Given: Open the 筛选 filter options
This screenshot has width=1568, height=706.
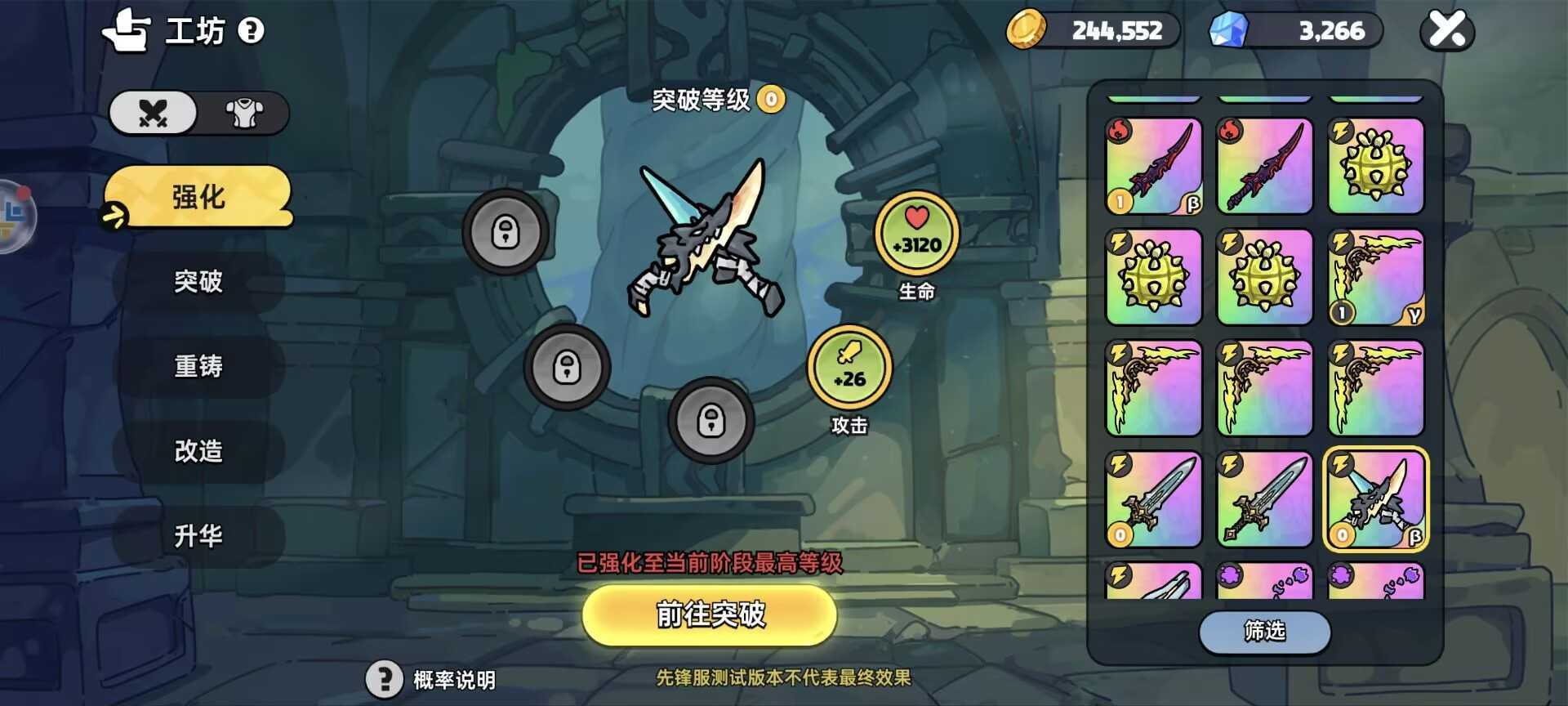Looking at the screenshot, I should click(x=1264, y=633).
